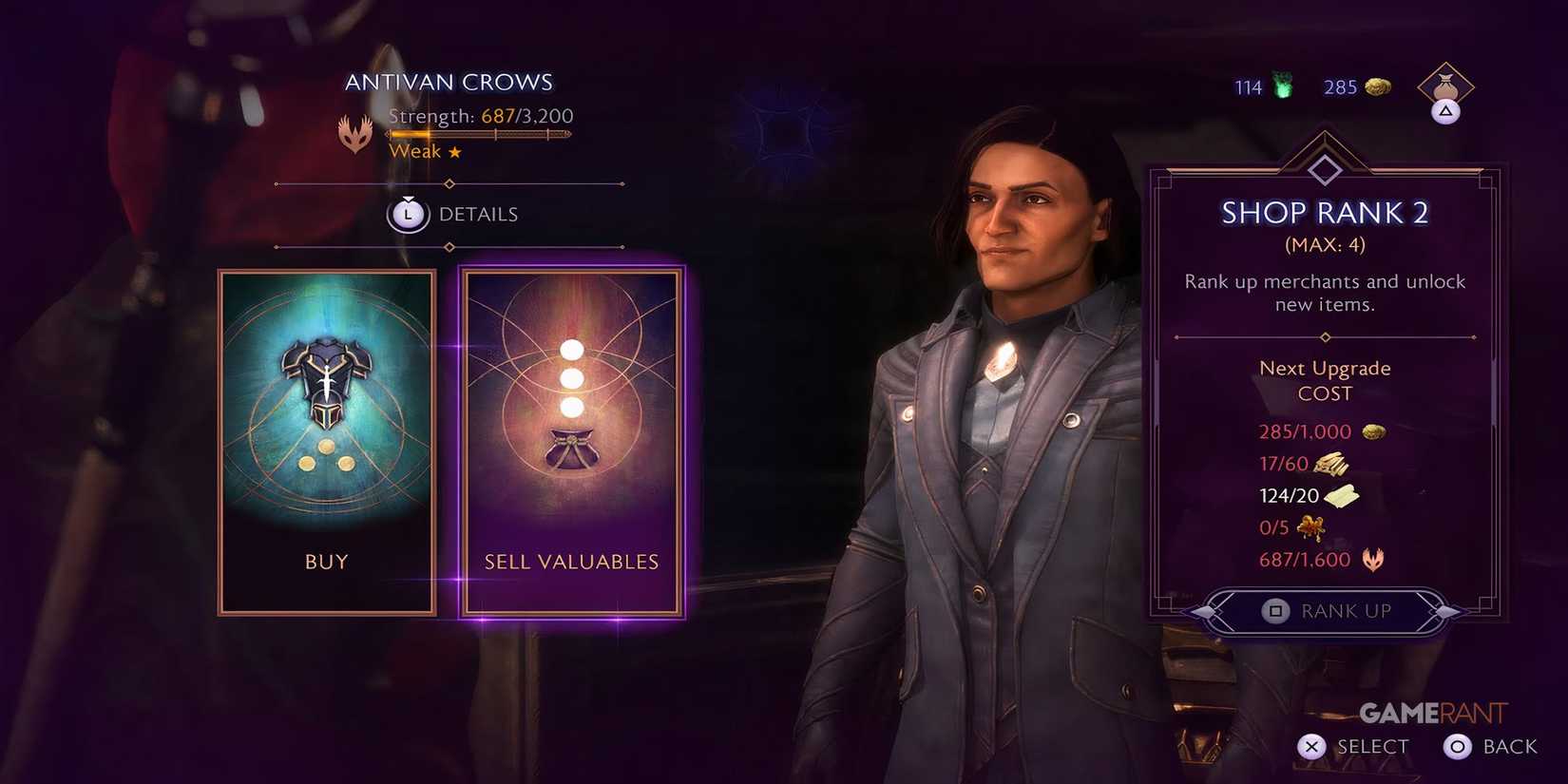Click the Strength progress bar
Screen dimensions: 1568x784
(x=480, y=133)
